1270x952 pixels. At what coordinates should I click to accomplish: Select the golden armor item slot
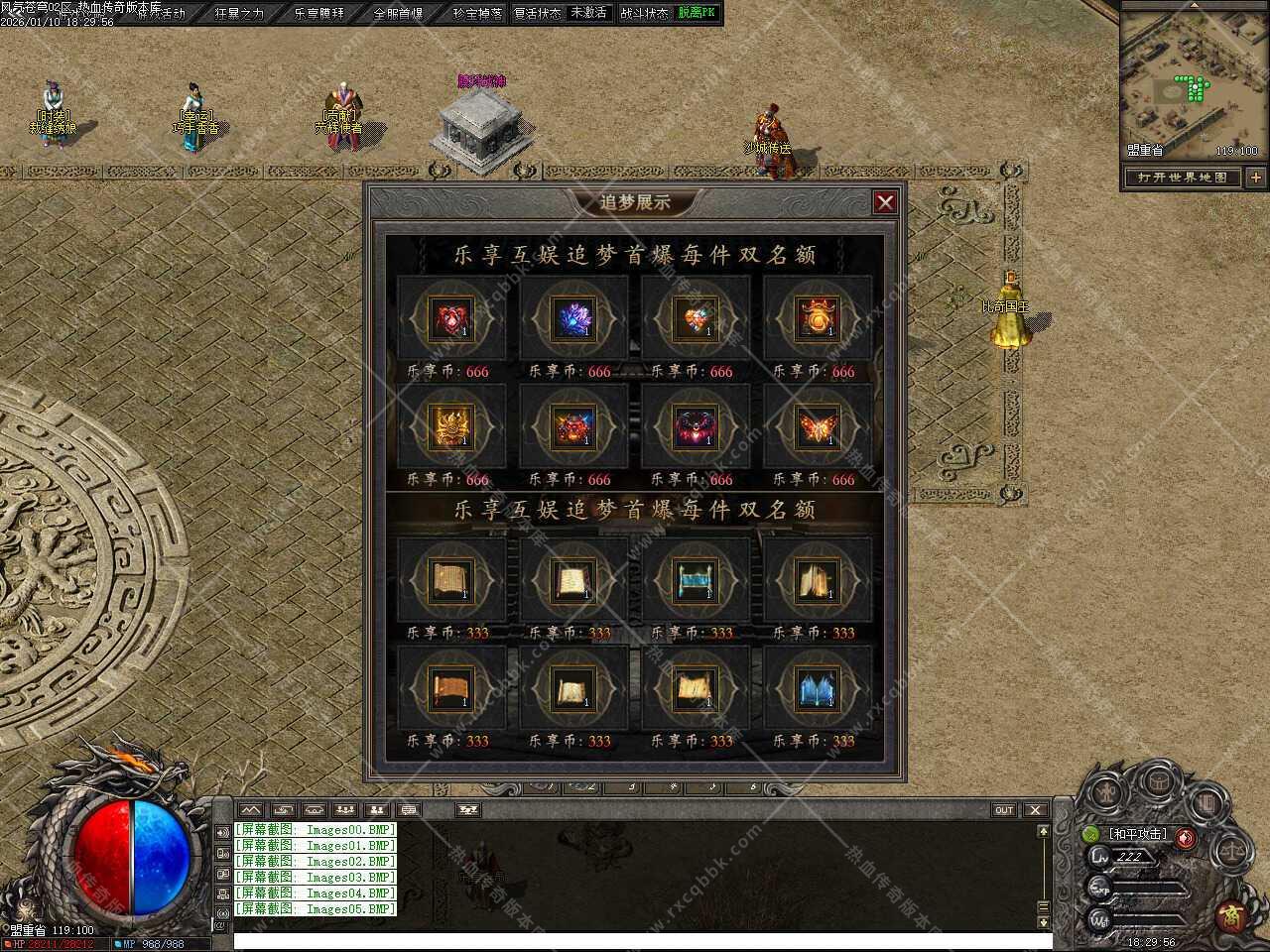[x=450, y=426]
